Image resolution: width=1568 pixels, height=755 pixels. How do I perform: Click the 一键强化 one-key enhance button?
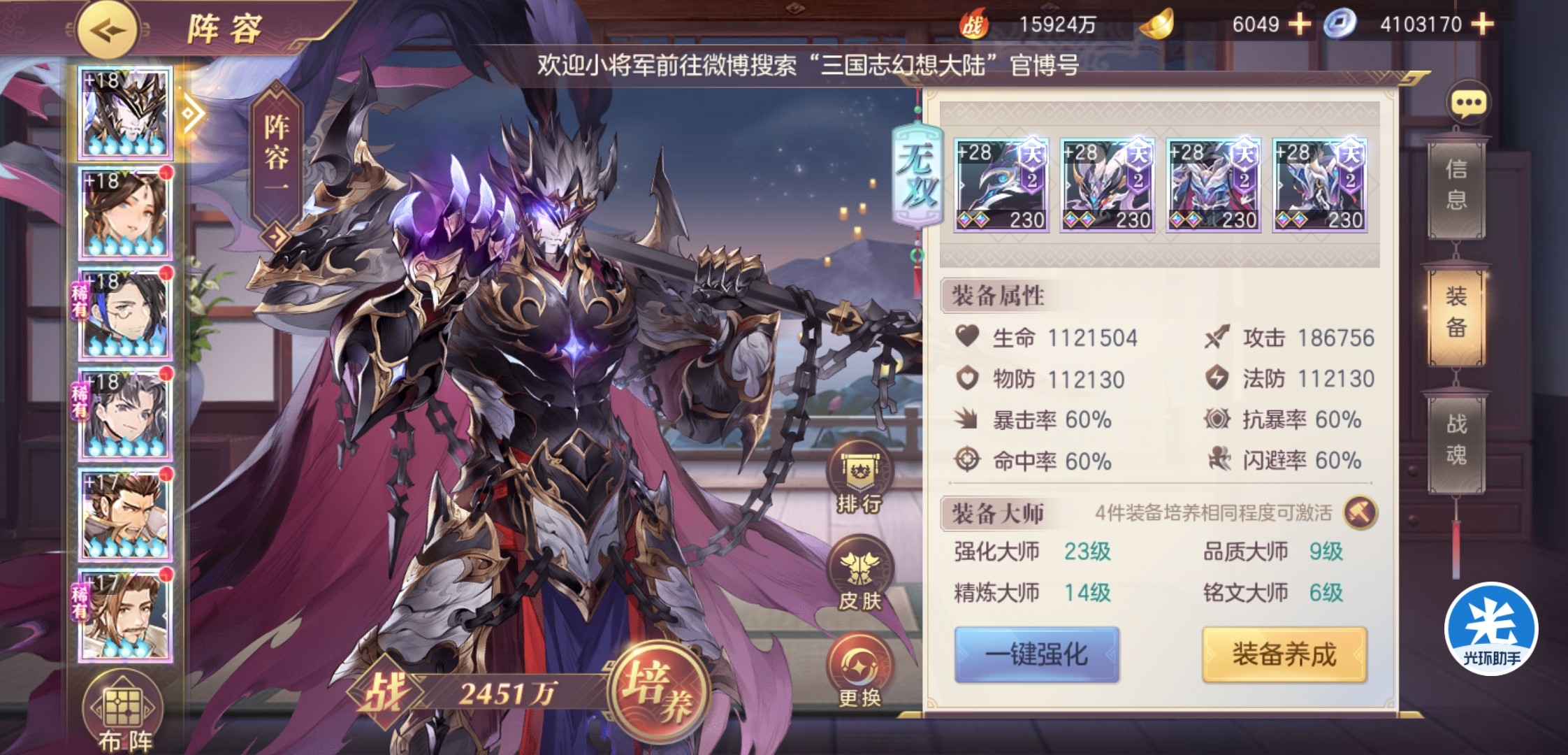pos(1037,654)
